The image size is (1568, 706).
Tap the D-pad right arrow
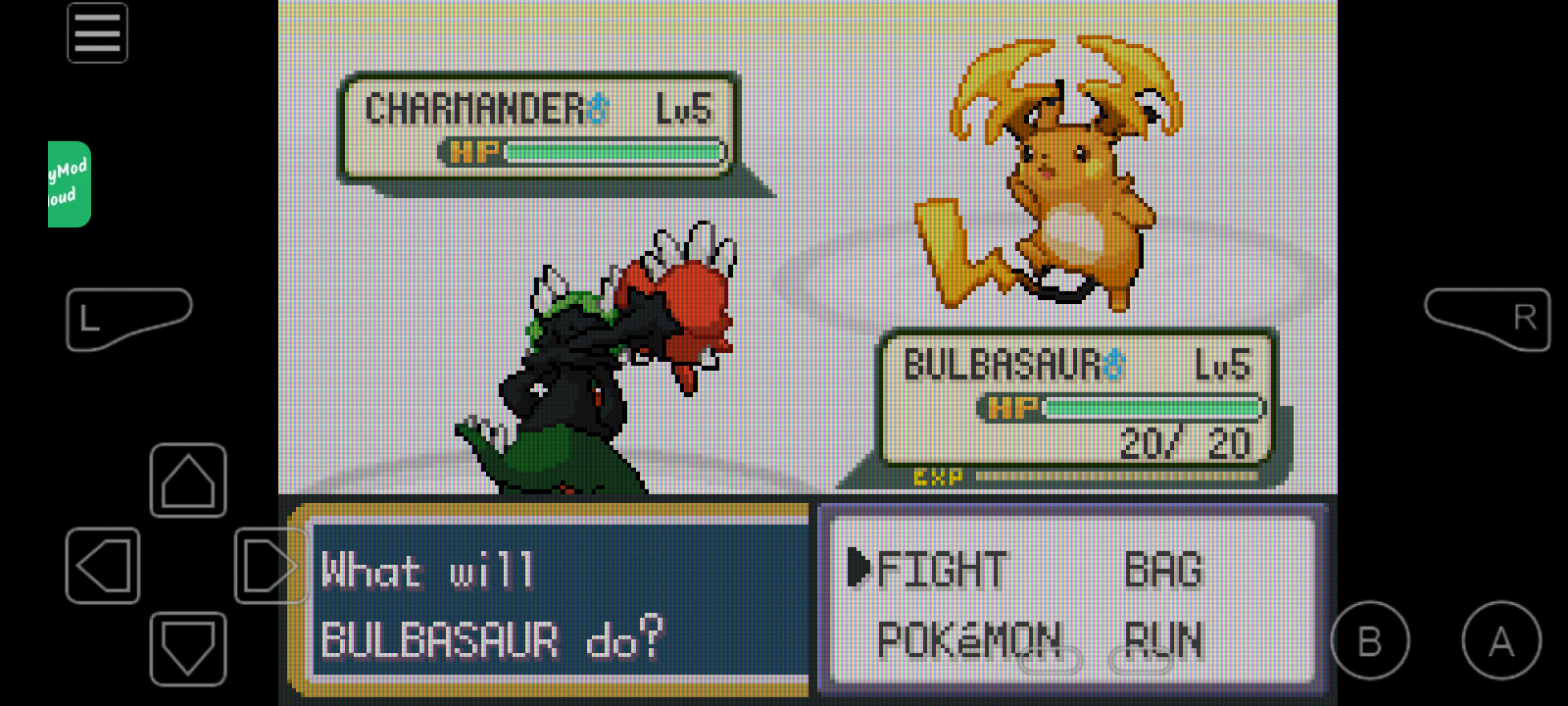(x=269, y=566)
